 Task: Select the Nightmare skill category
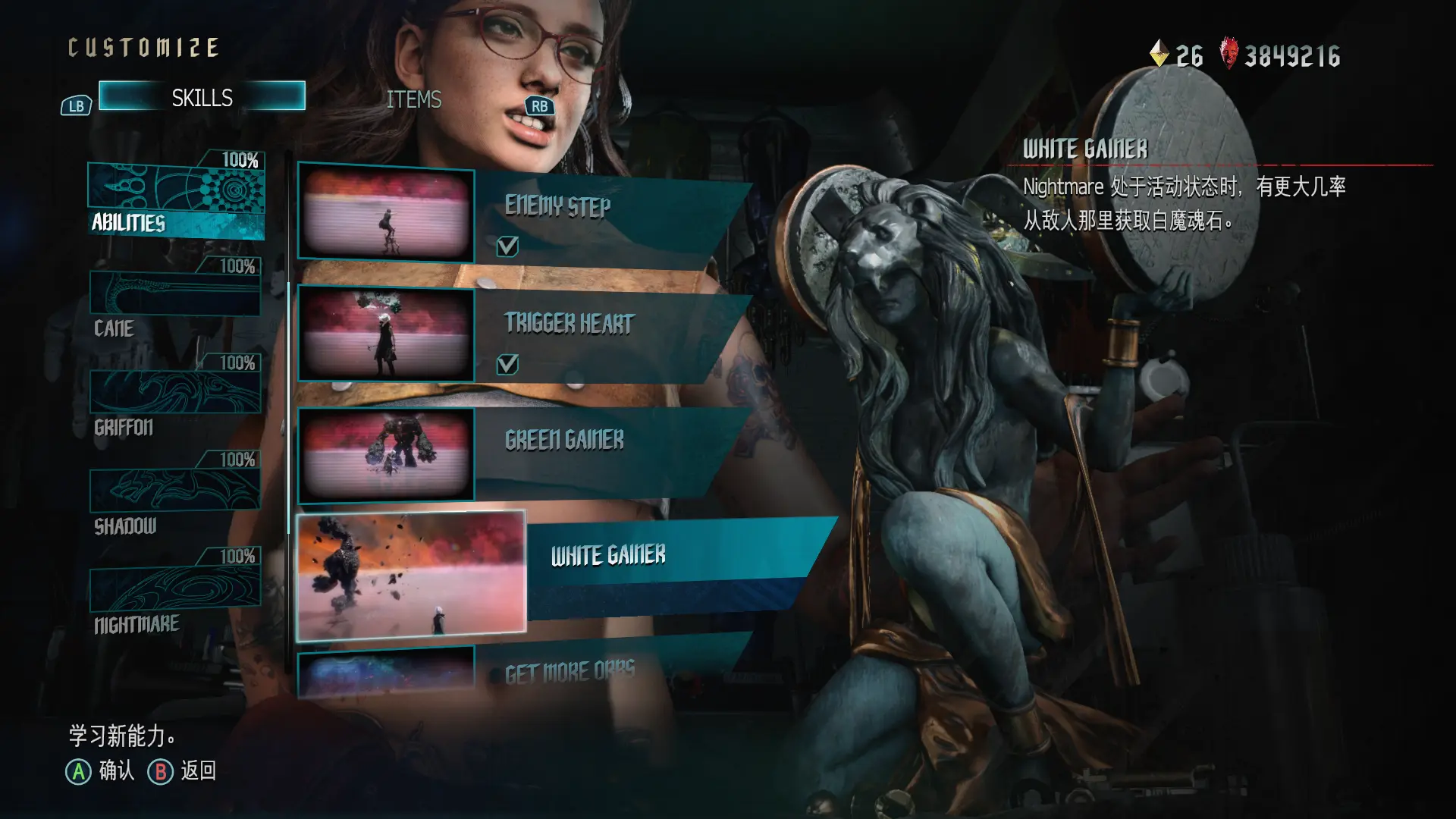pyautogui.click(x=175, y=595)
